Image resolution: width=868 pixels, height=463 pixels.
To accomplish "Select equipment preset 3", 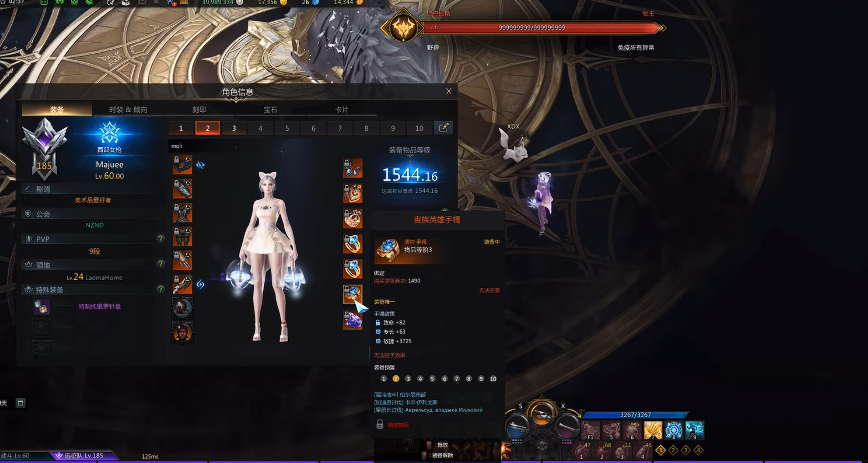I will (x=233, y=128).
